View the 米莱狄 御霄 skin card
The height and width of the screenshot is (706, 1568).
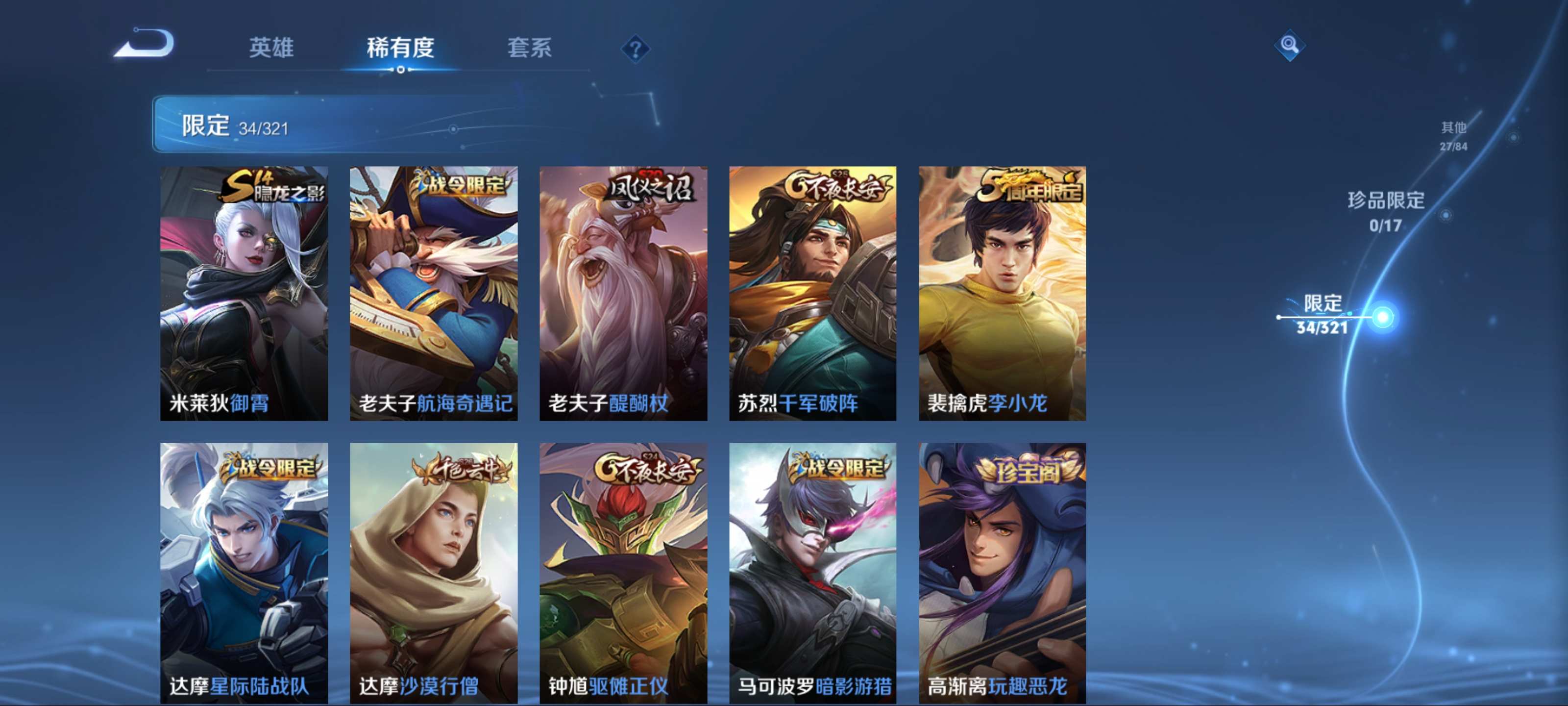tap(244, 293)
